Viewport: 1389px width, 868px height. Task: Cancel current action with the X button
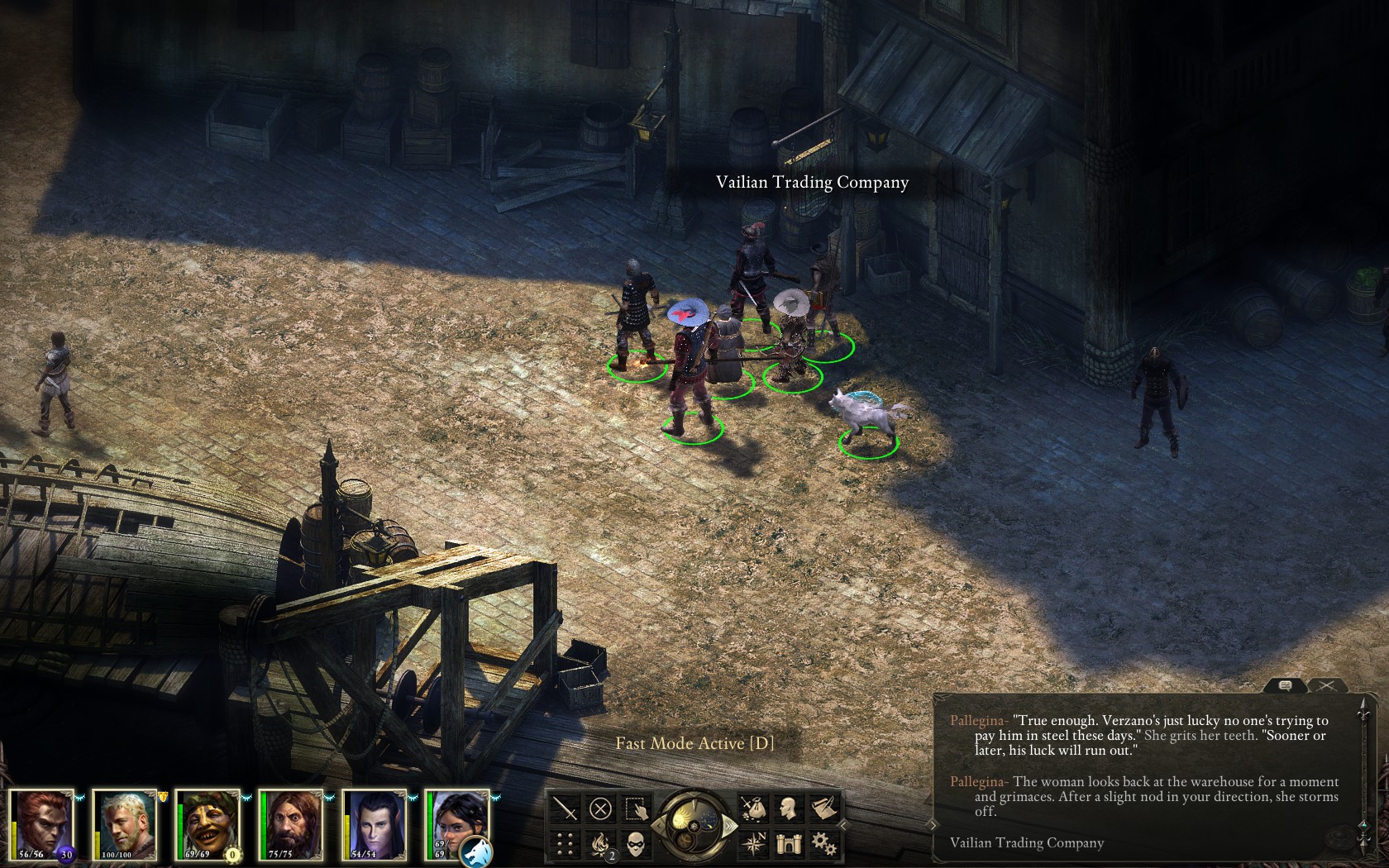[x=600, y=808]
